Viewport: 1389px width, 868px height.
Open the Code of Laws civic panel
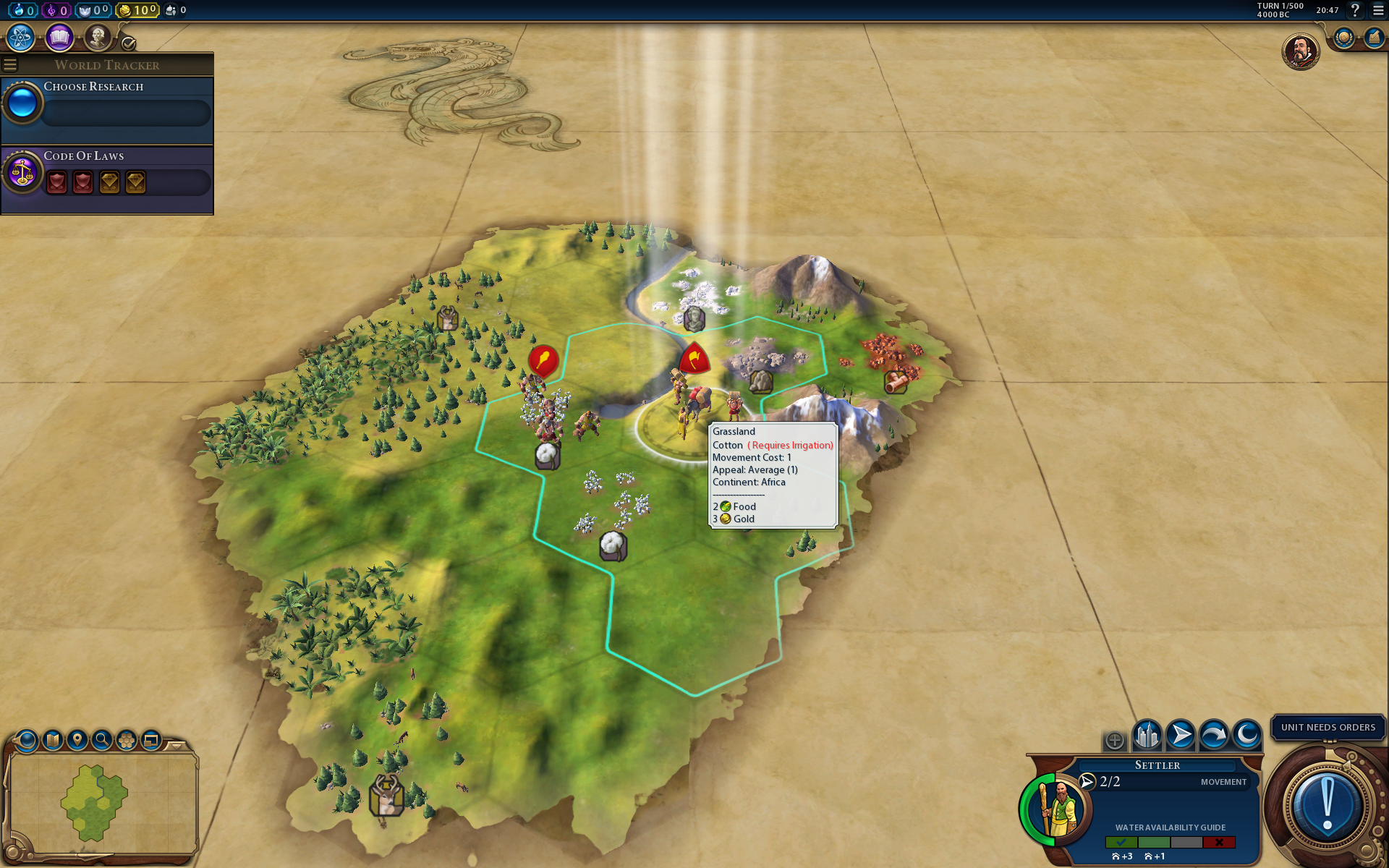109,174
